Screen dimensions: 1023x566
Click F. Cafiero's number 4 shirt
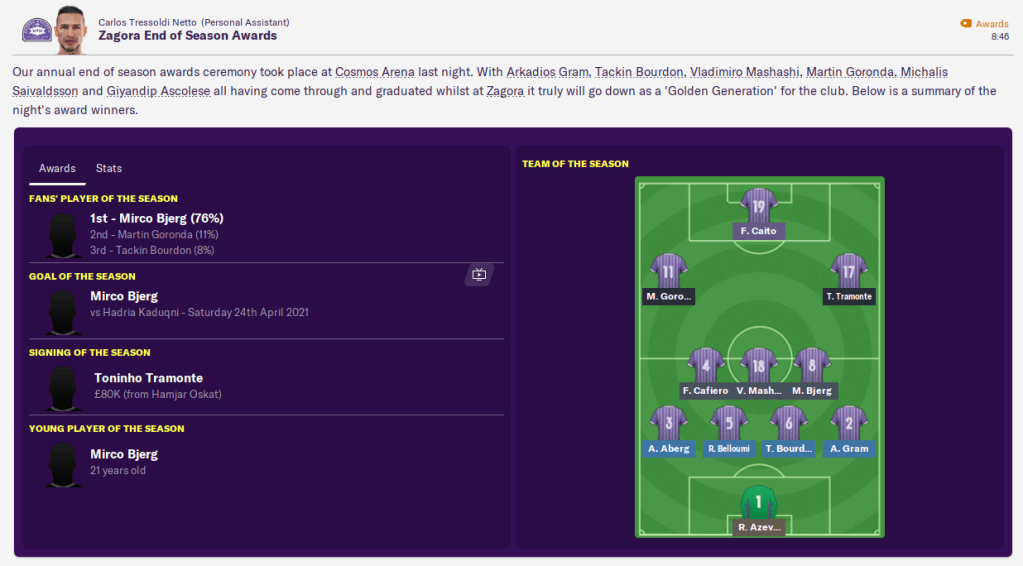tap(706, 366)
